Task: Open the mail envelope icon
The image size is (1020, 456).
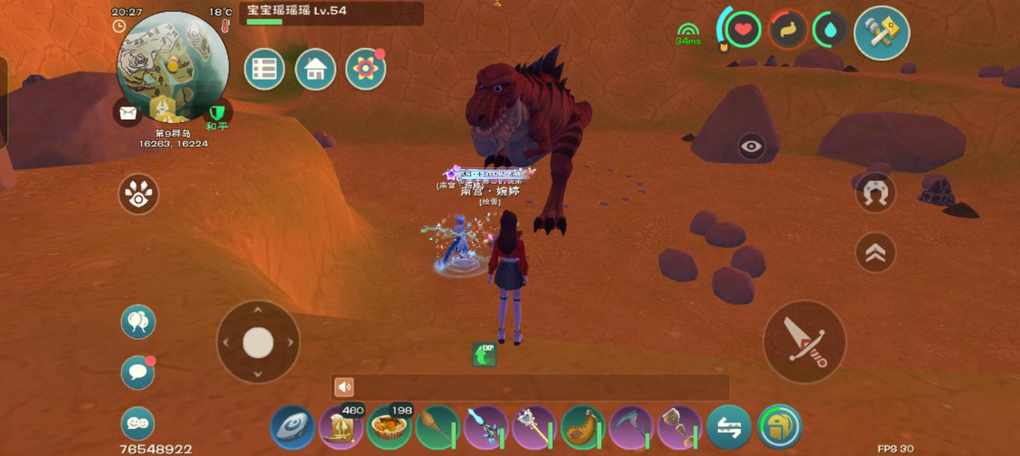Action: [127, 113]
